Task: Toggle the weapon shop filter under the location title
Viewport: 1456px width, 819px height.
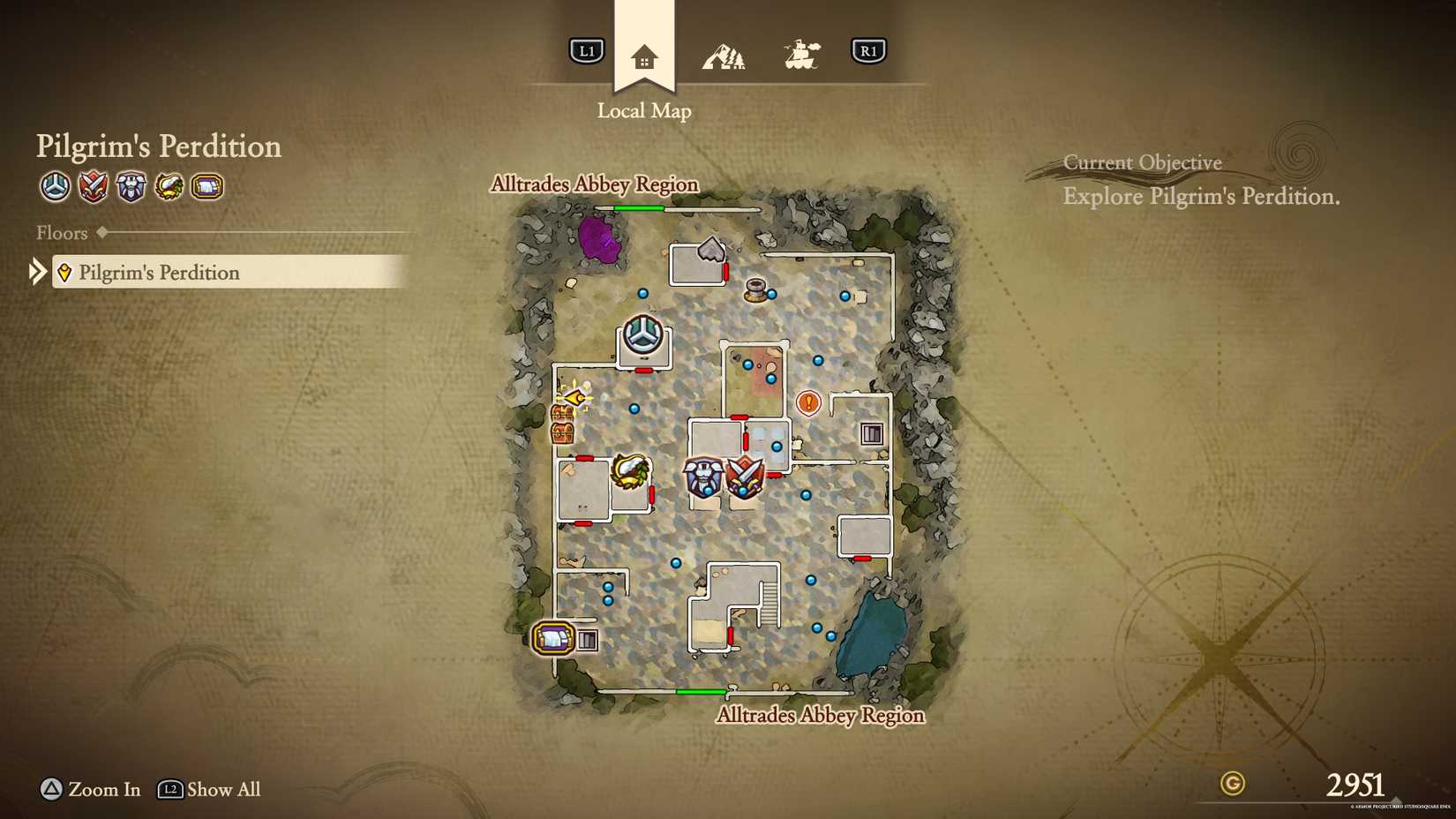Action: pos(93,187)
